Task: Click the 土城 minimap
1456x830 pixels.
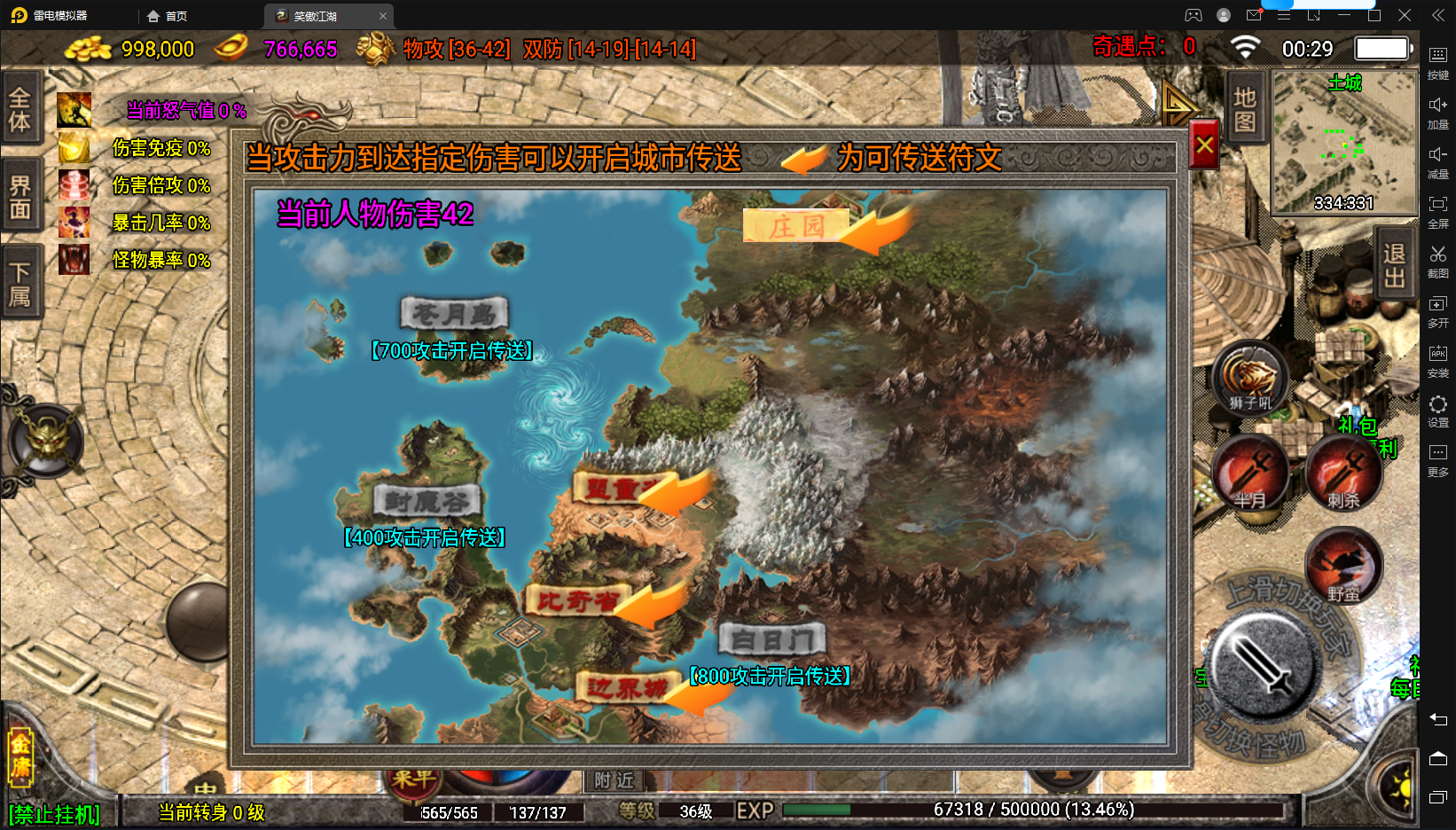Action: (1344, 142)
